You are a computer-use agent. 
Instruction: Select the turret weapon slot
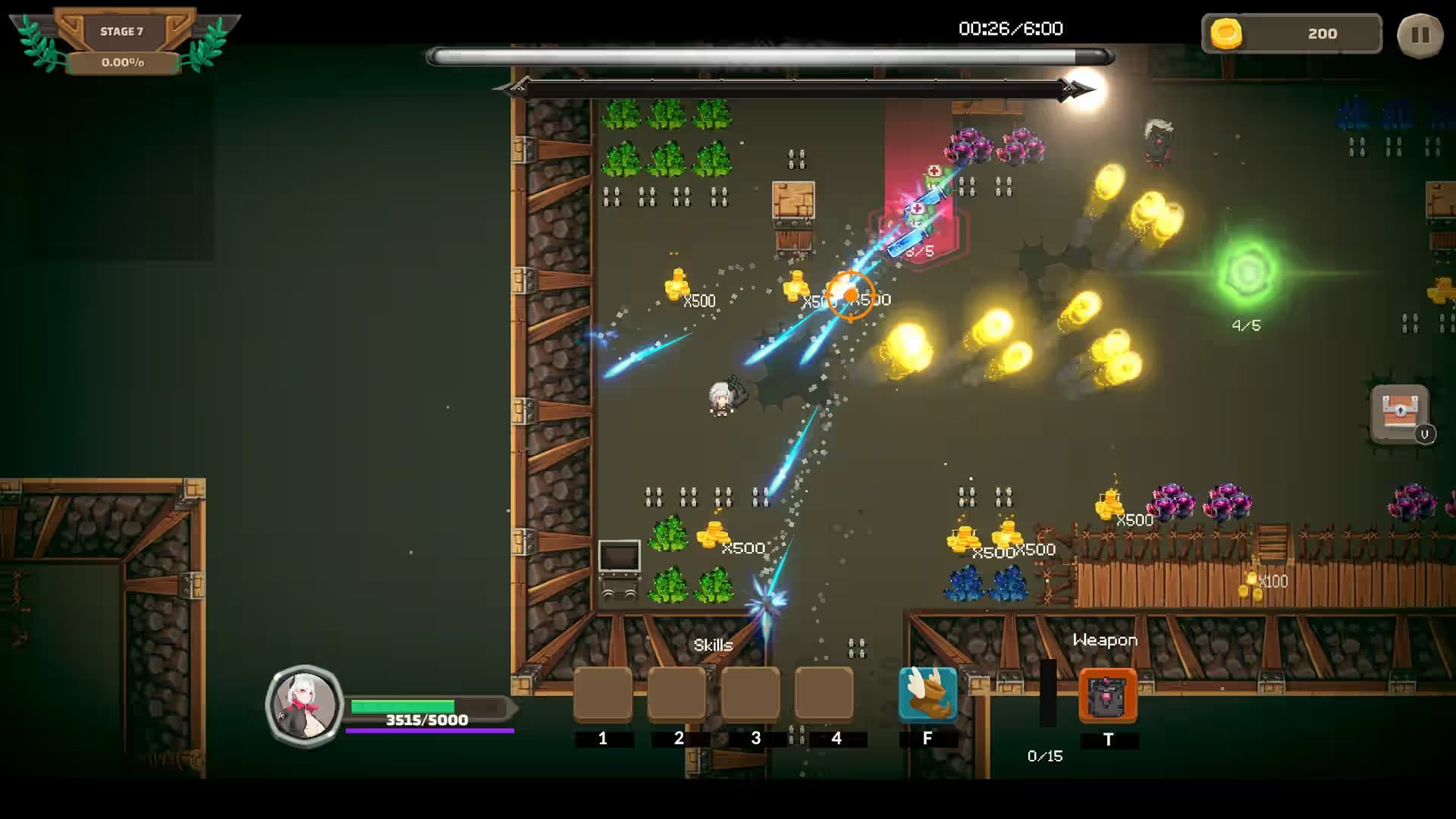1107,695
